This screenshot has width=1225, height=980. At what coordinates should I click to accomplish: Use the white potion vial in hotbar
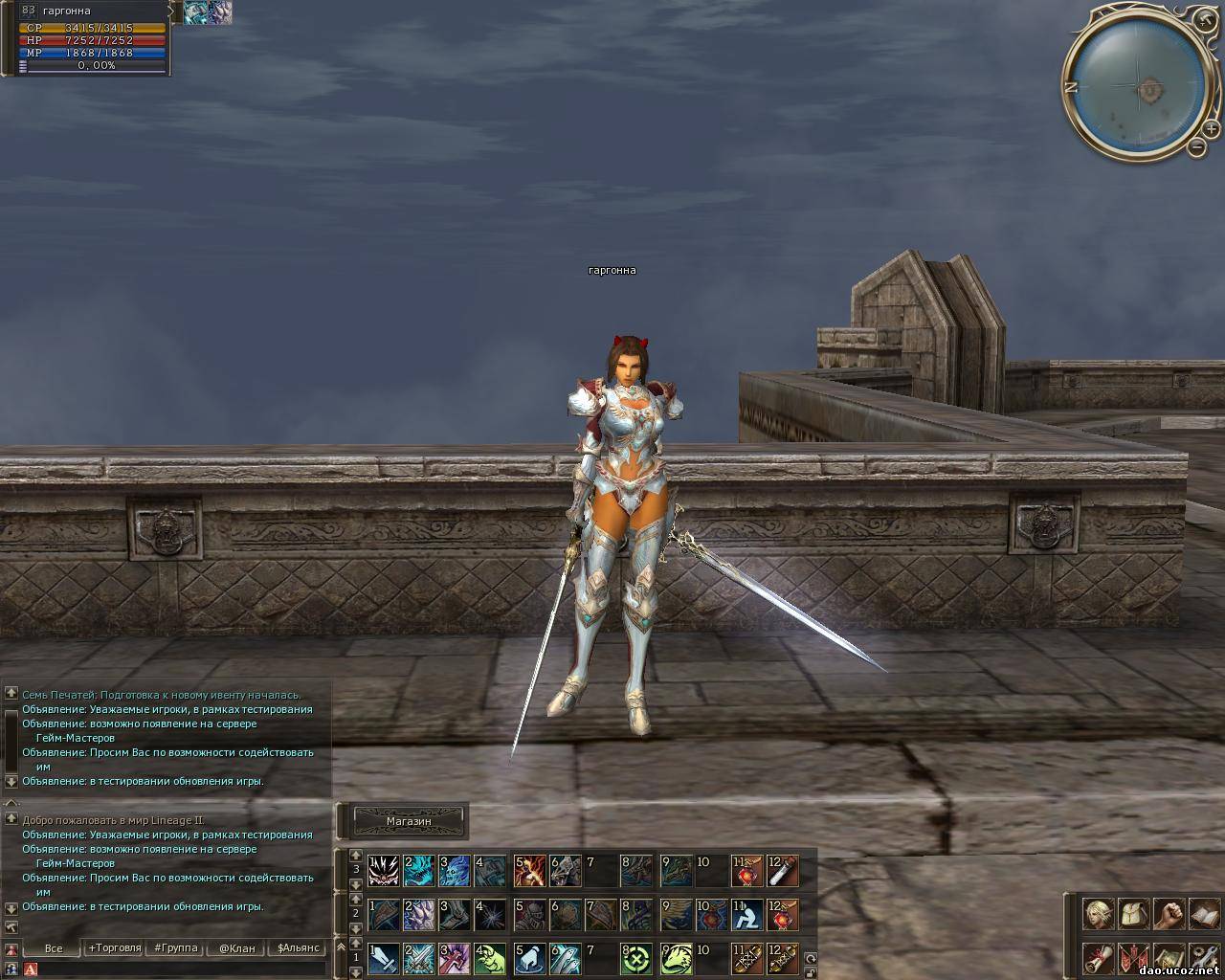[783, 872]
